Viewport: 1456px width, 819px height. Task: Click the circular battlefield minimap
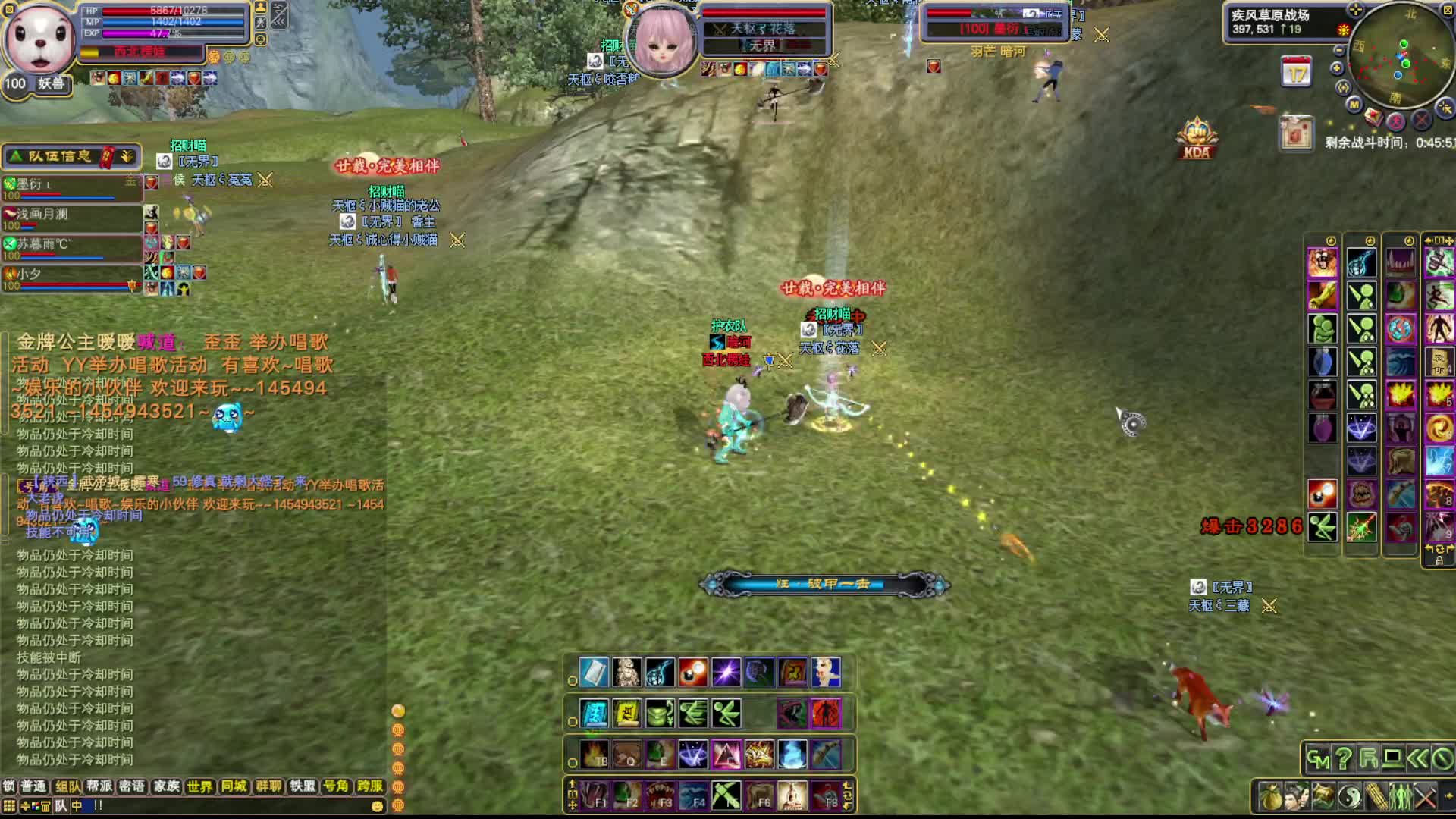(x=1401, y=57)
